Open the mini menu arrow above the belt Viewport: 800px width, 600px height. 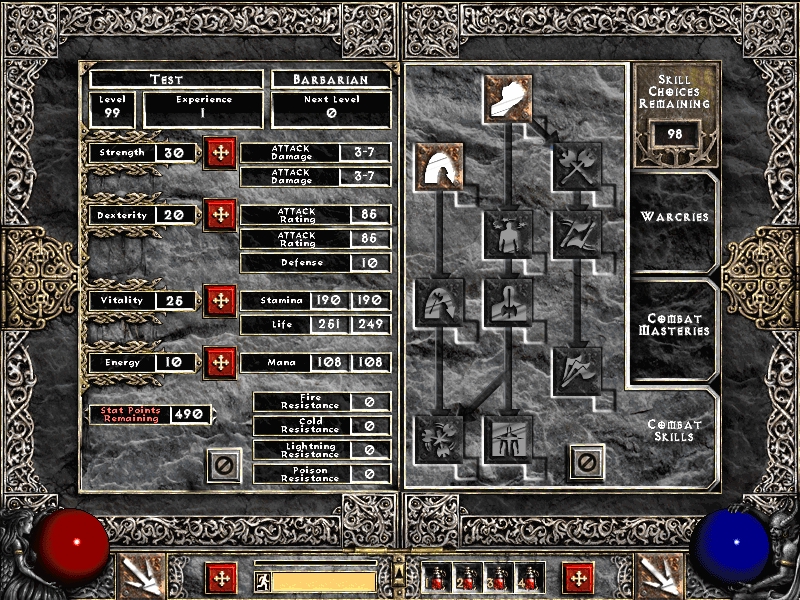point(399,571)
